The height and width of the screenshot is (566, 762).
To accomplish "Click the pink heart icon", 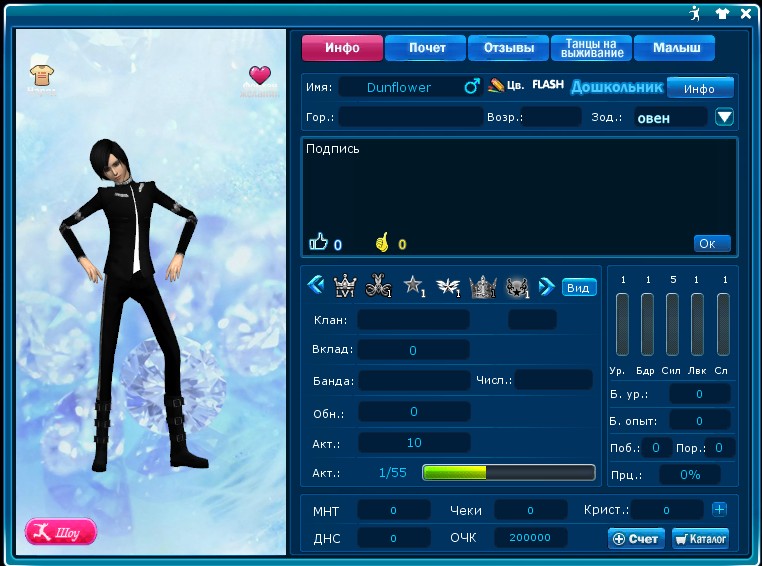I will 260,75.
